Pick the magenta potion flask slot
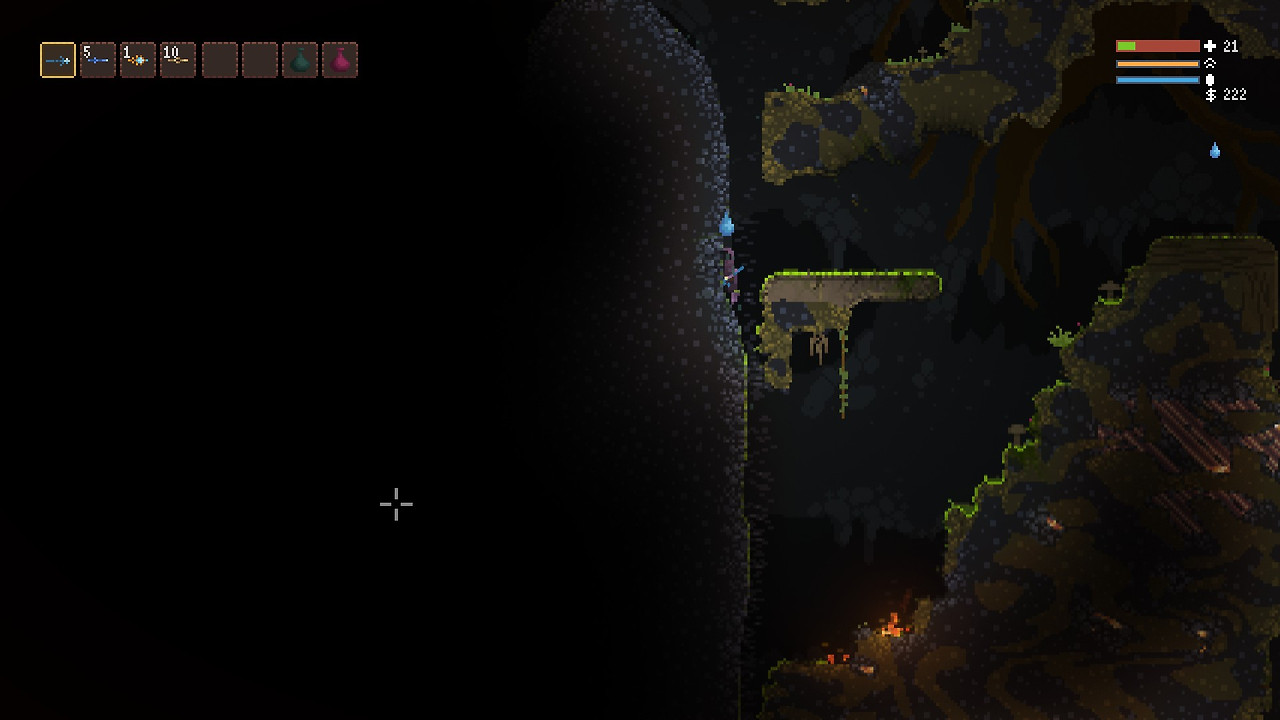 (x=340, y=60)
